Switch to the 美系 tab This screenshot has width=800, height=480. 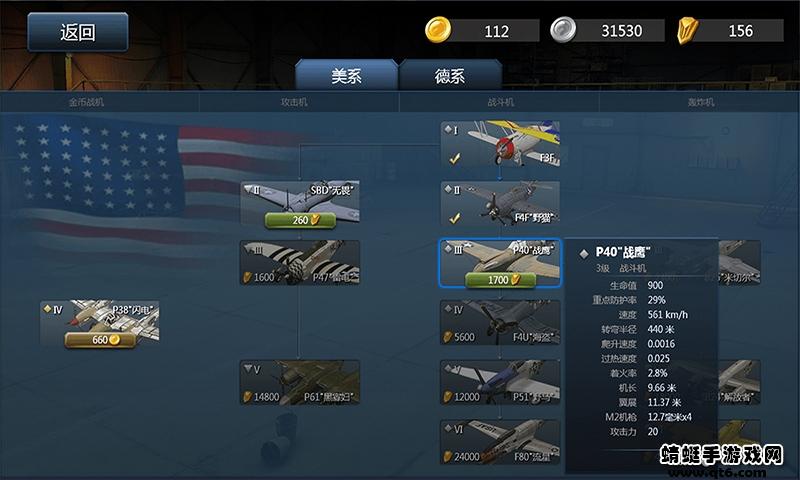347,76
